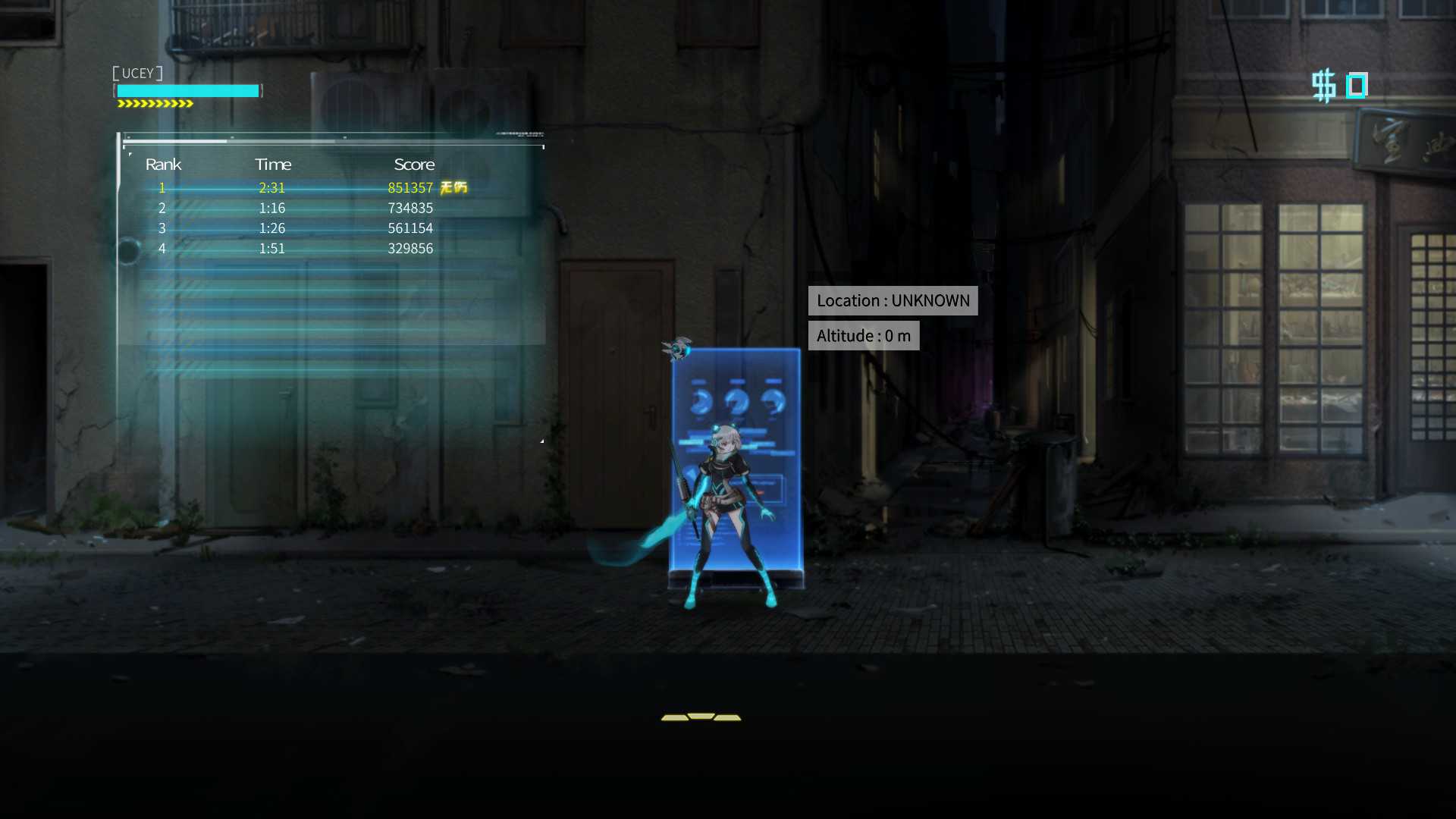Select the rank 1 leaderboard row
Image resolution: width=1456 pixels, height=819 pixels.
(x=303, y=187)
